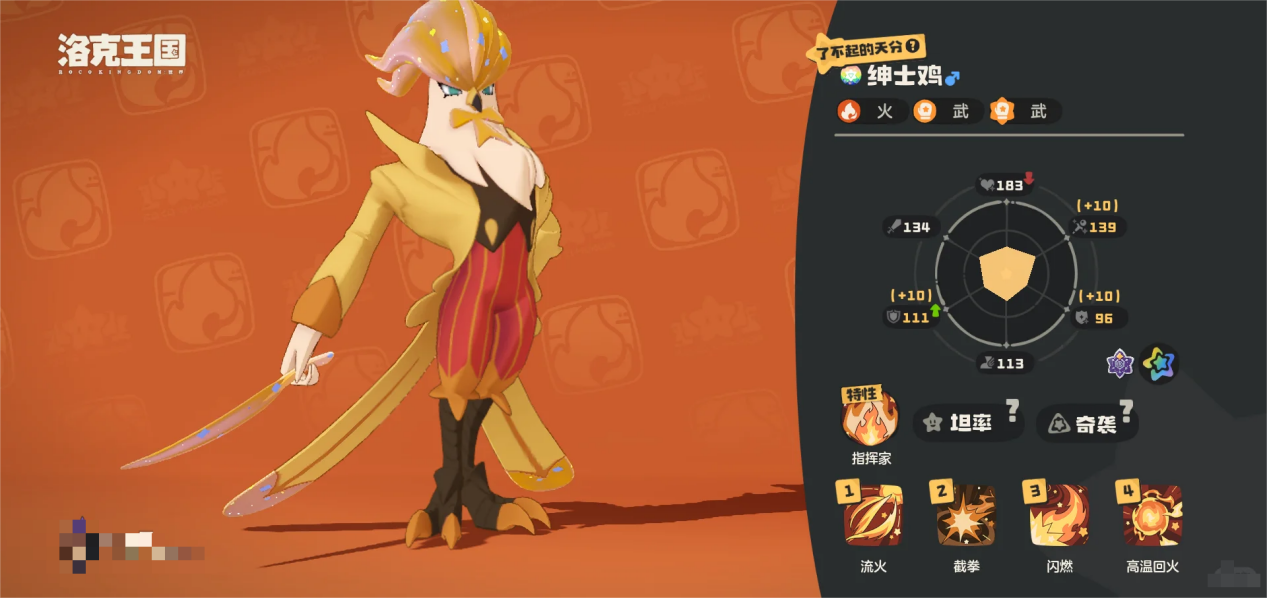Select the 指挥家 trait flame icon
The width and height of the screenshot is (1267, 598).
[x=870, y=421]
